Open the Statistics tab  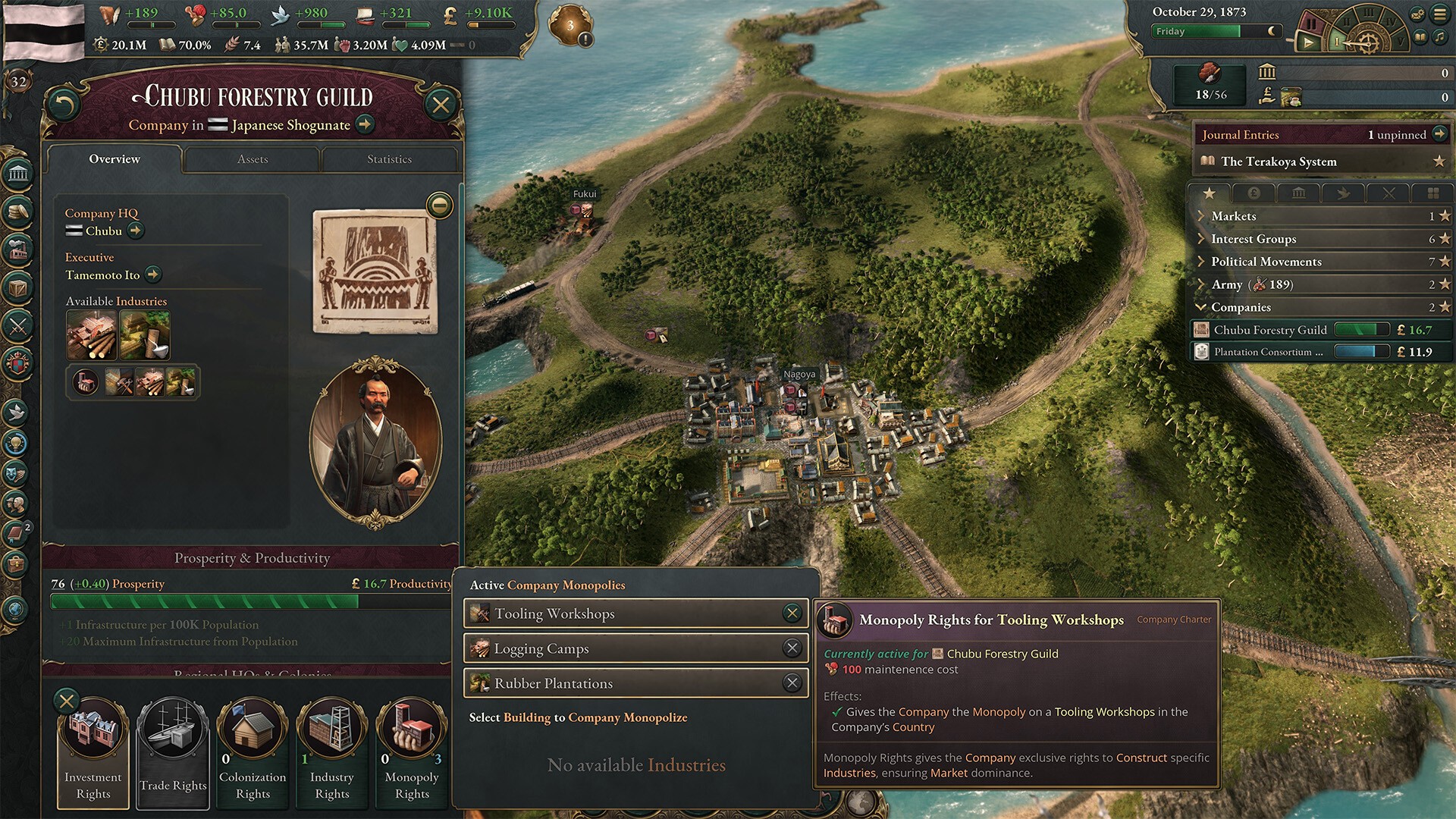pos(389,159)
